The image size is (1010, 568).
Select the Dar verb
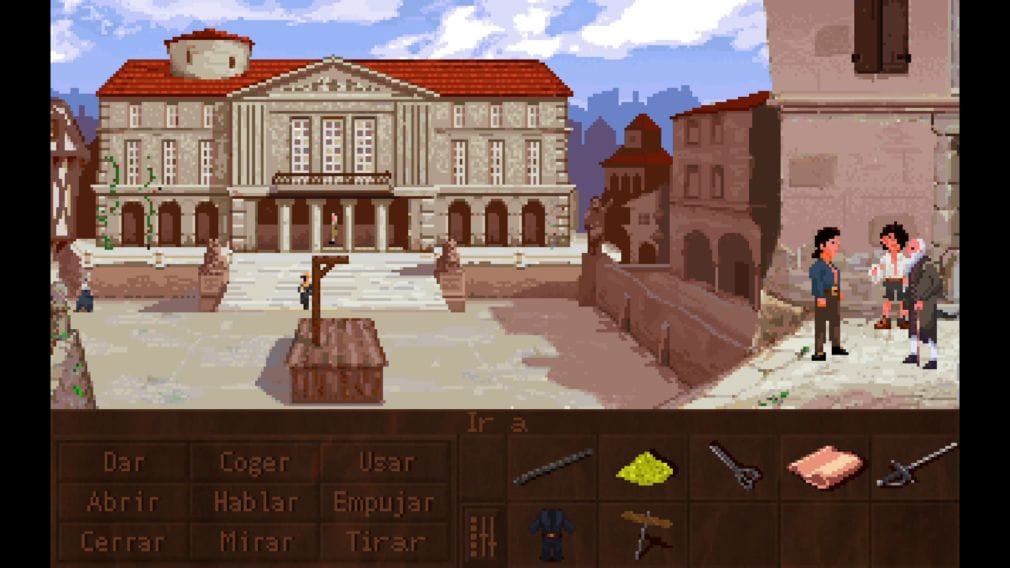point(124,463)
